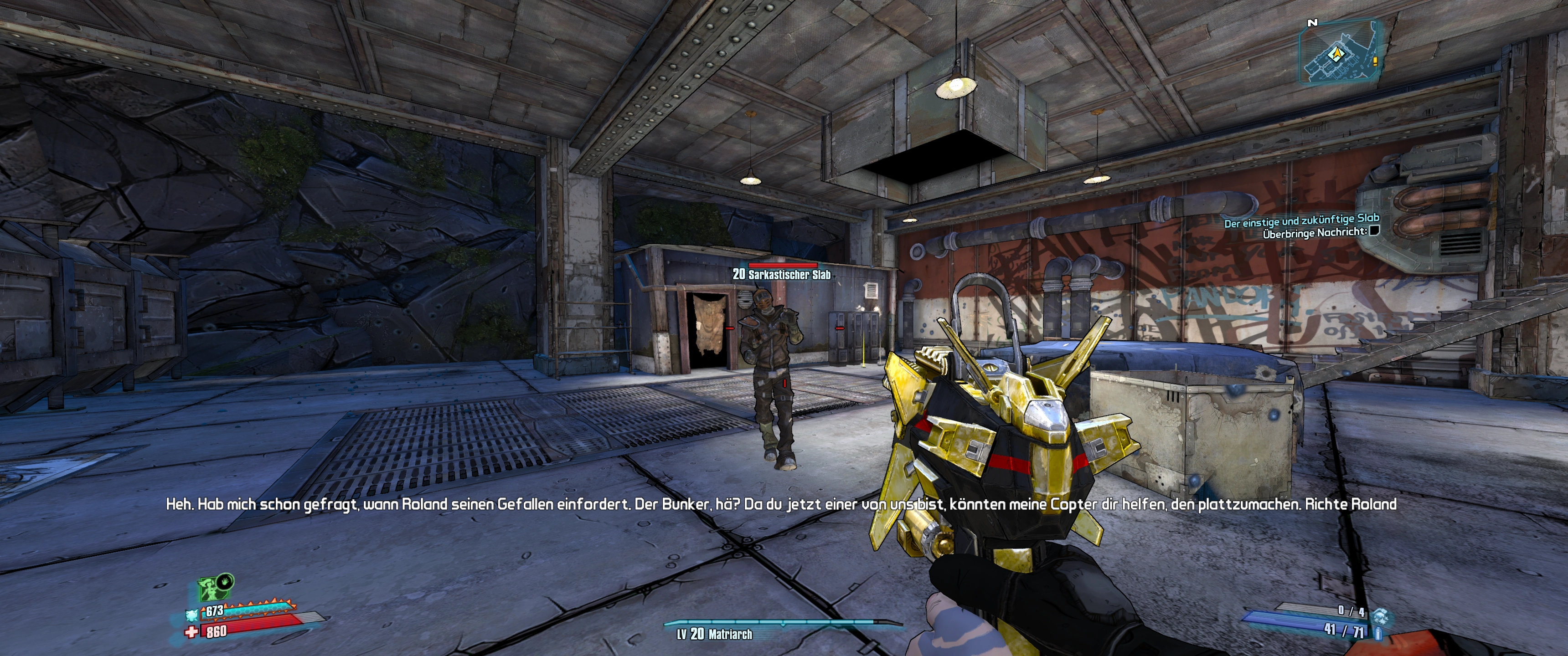This screenshot has height=656, width=1568.
Task: Tick the "Überbringe Nachricht" objective checkbox
Action: (1373, 231)
